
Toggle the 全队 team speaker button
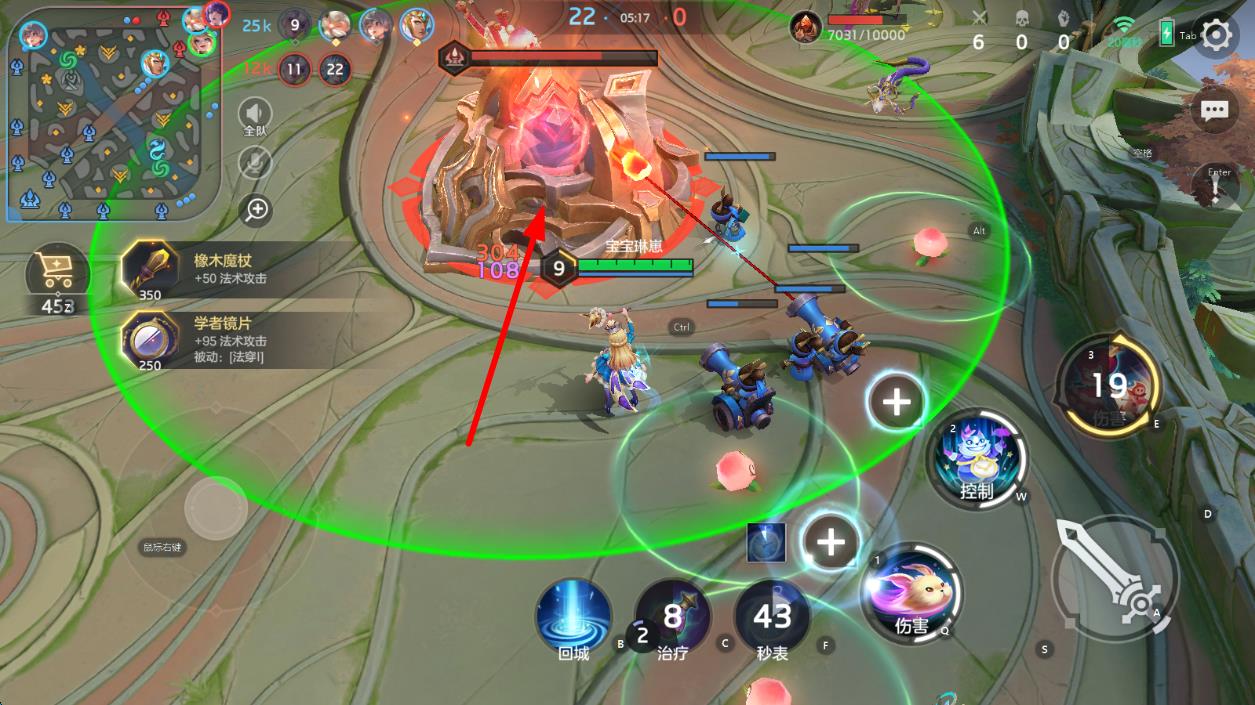[x=256, y=116]
